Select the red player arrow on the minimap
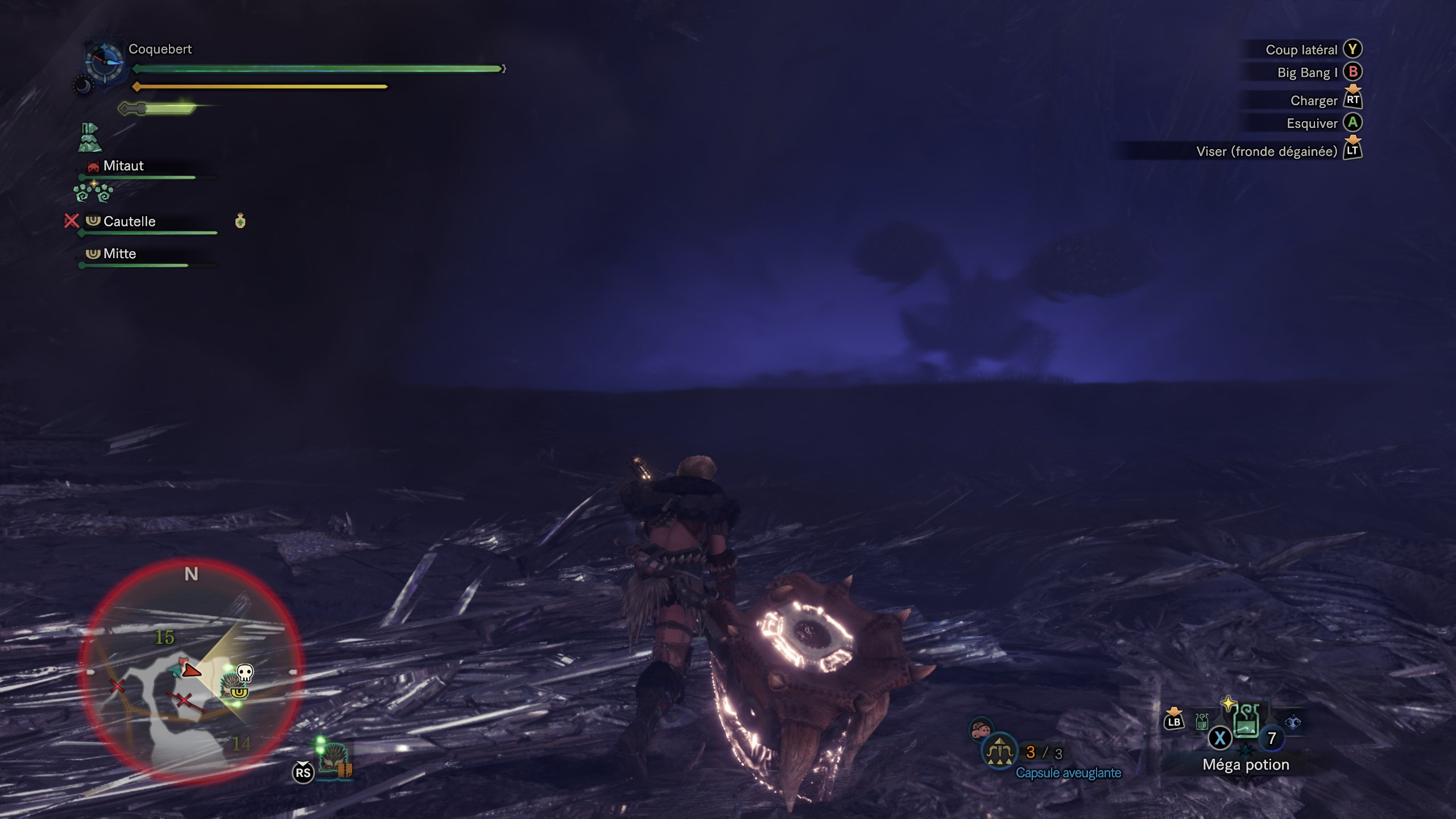1456x819 pixels. click(192, 671)
